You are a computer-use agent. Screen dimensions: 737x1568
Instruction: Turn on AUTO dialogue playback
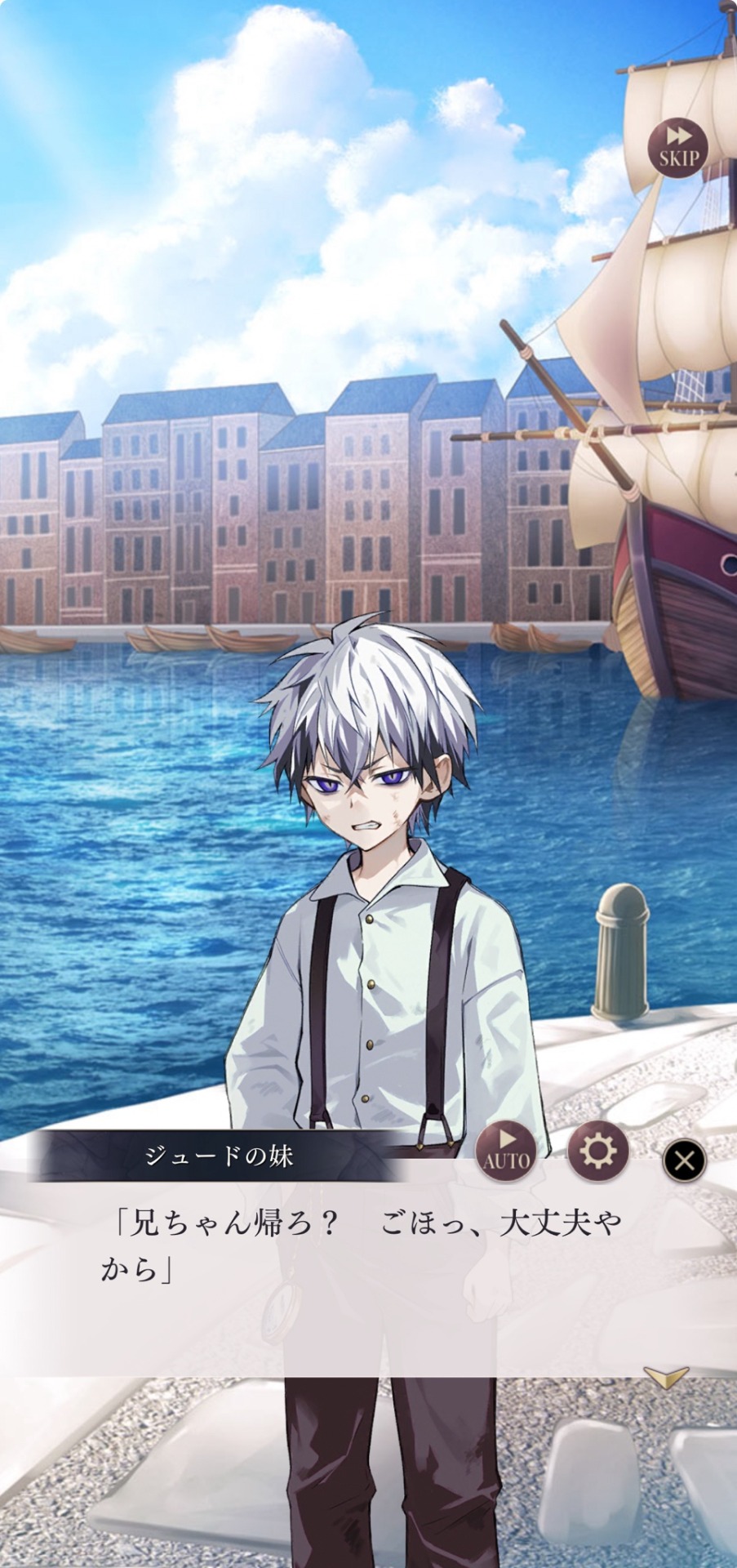[x=506, y=1151]
